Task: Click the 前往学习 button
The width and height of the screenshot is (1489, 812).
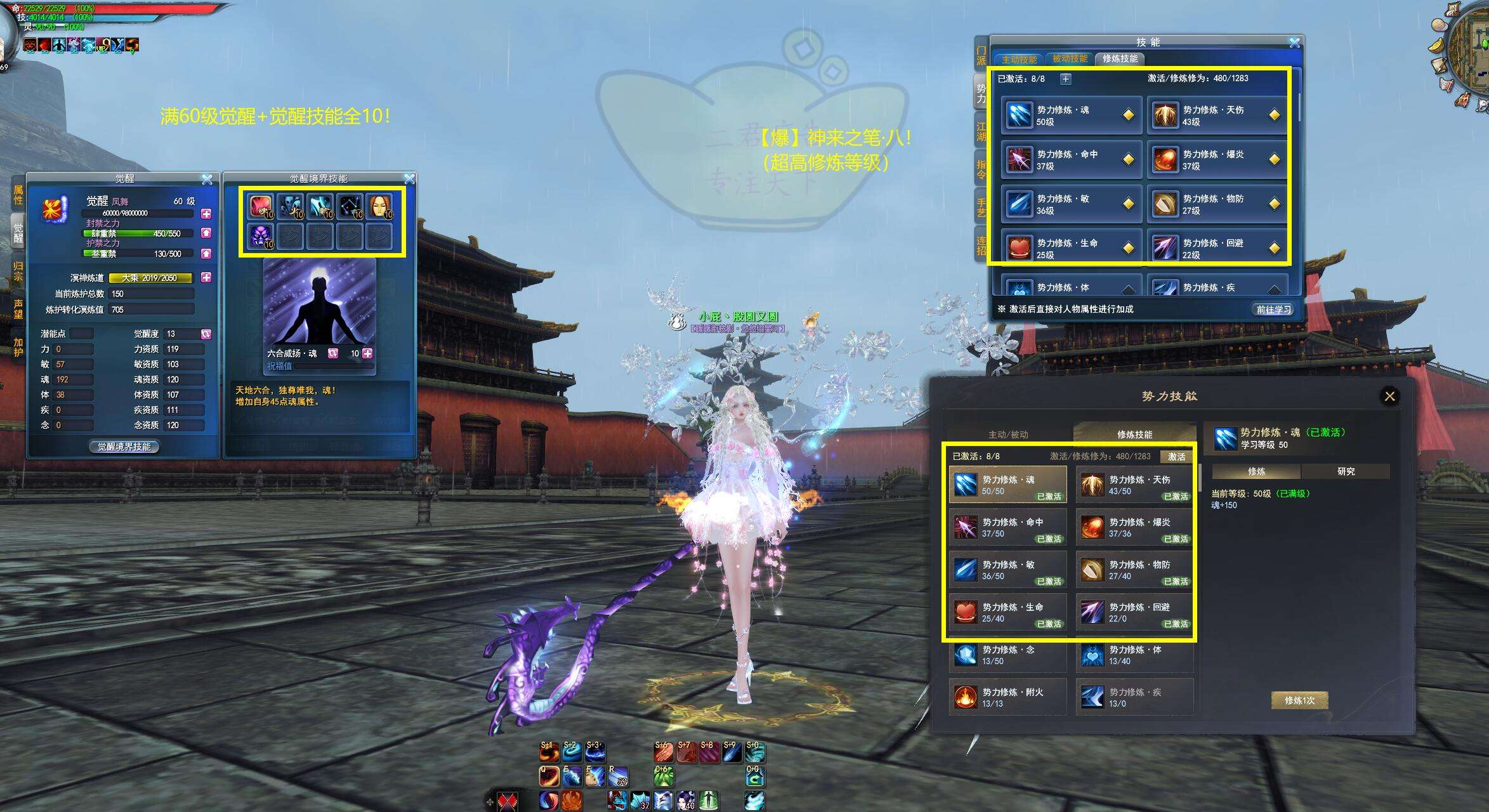Action: coord(1273,309)
